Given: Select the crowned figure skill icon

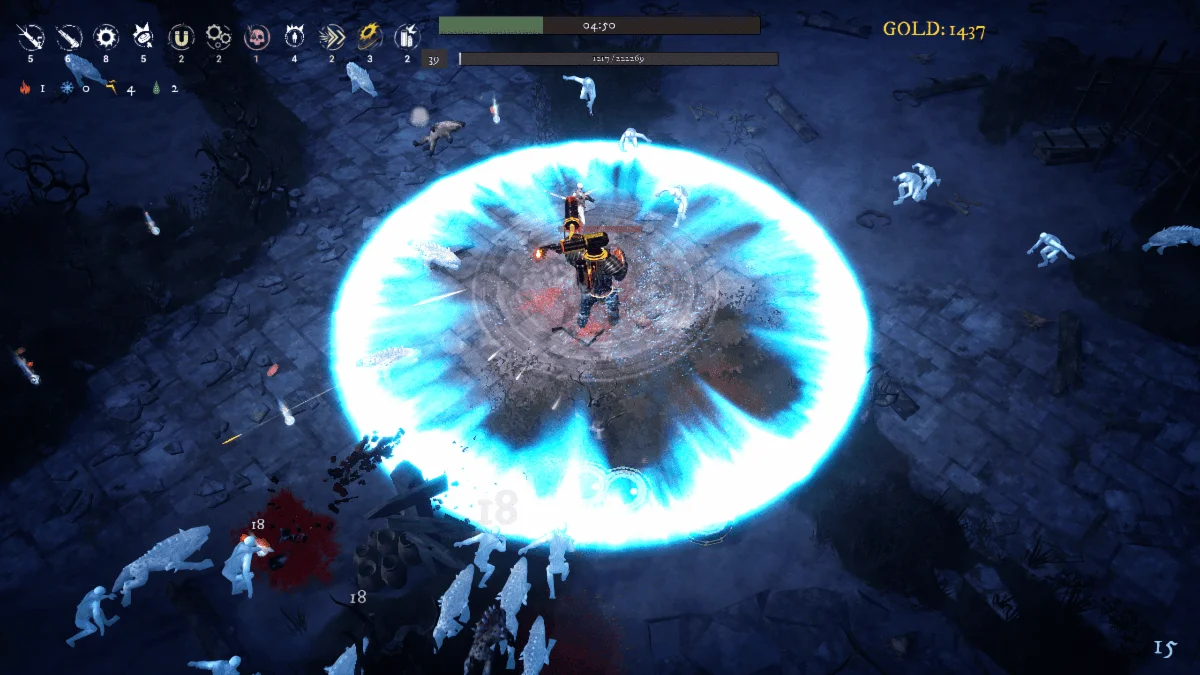Looking at the screenshot, I should 294,38.
